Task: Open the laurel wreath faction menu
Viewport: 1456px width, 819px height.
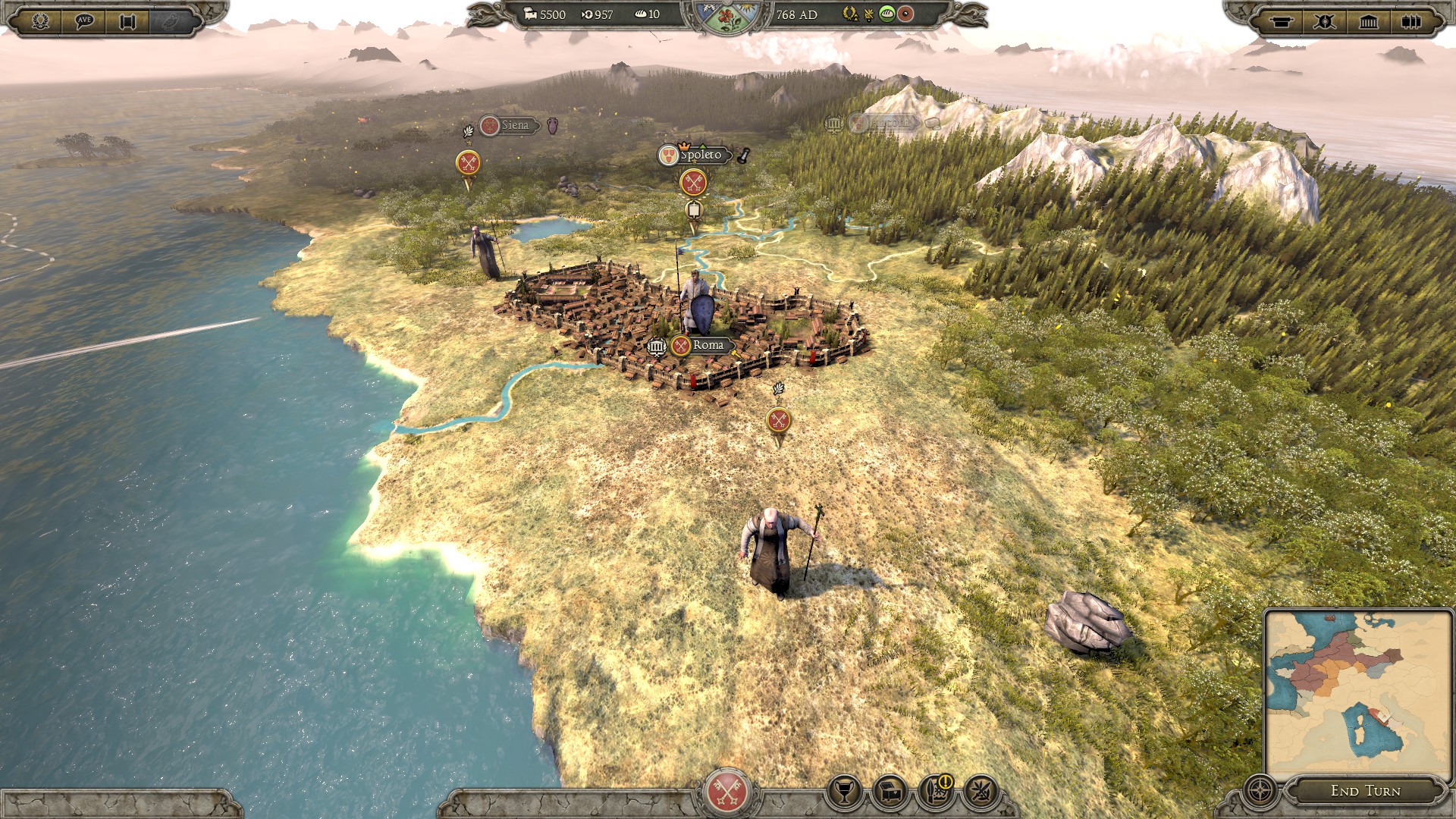Action: [x=41, y=20]
